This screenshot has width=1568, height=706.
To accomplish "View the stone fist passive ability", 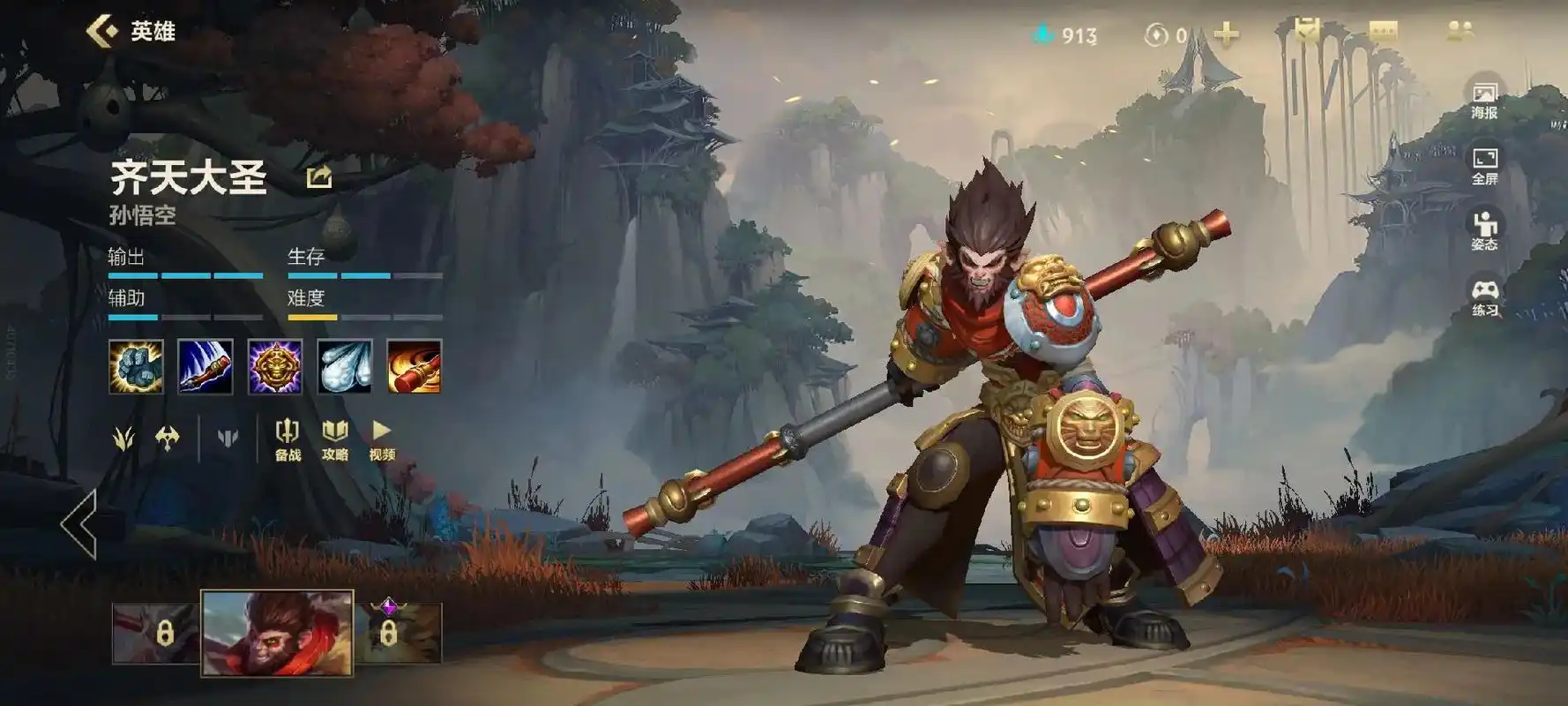I will 136,366.
